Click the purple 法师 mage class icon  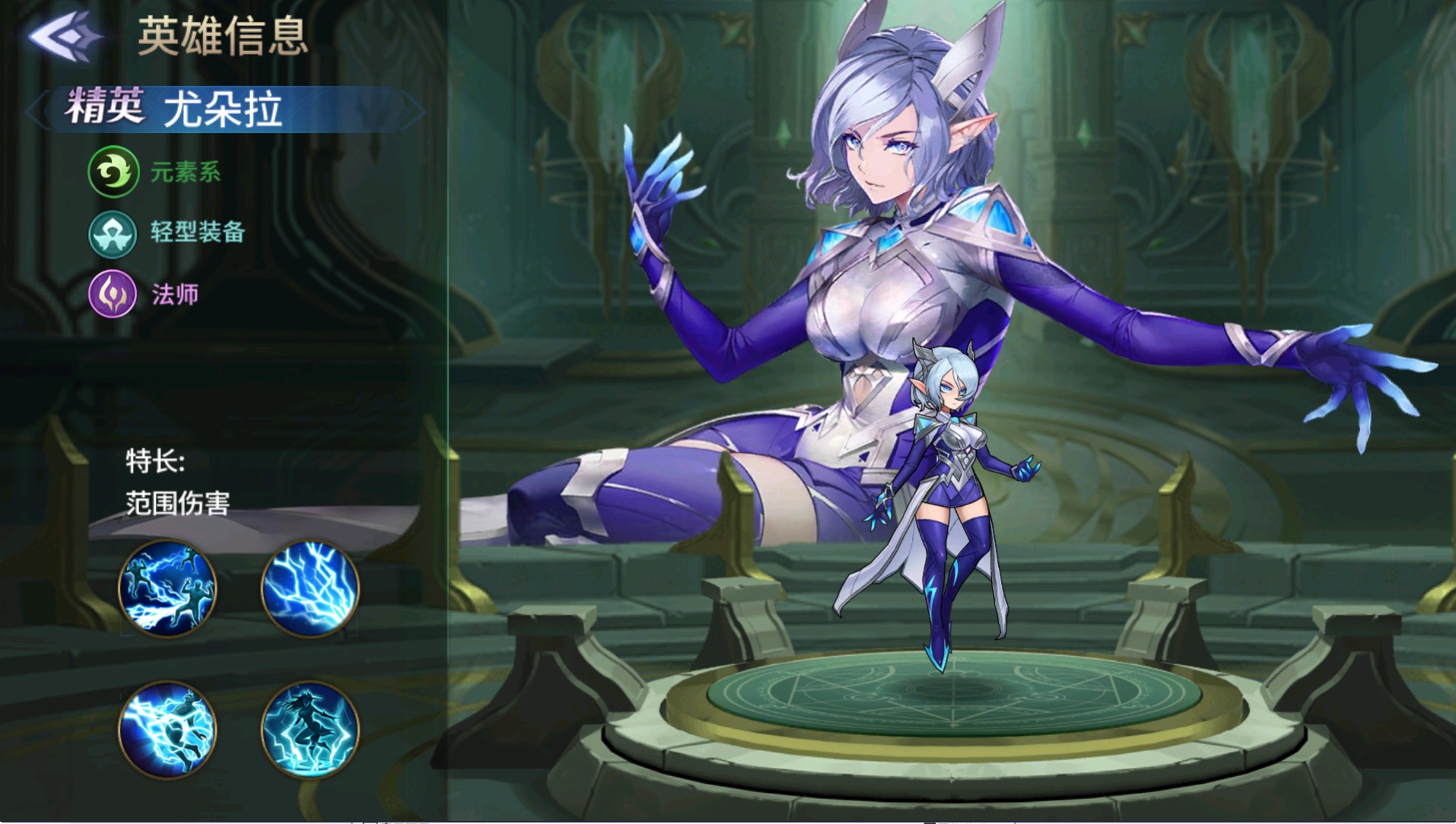pyautogui.click(x=112, y=295)
